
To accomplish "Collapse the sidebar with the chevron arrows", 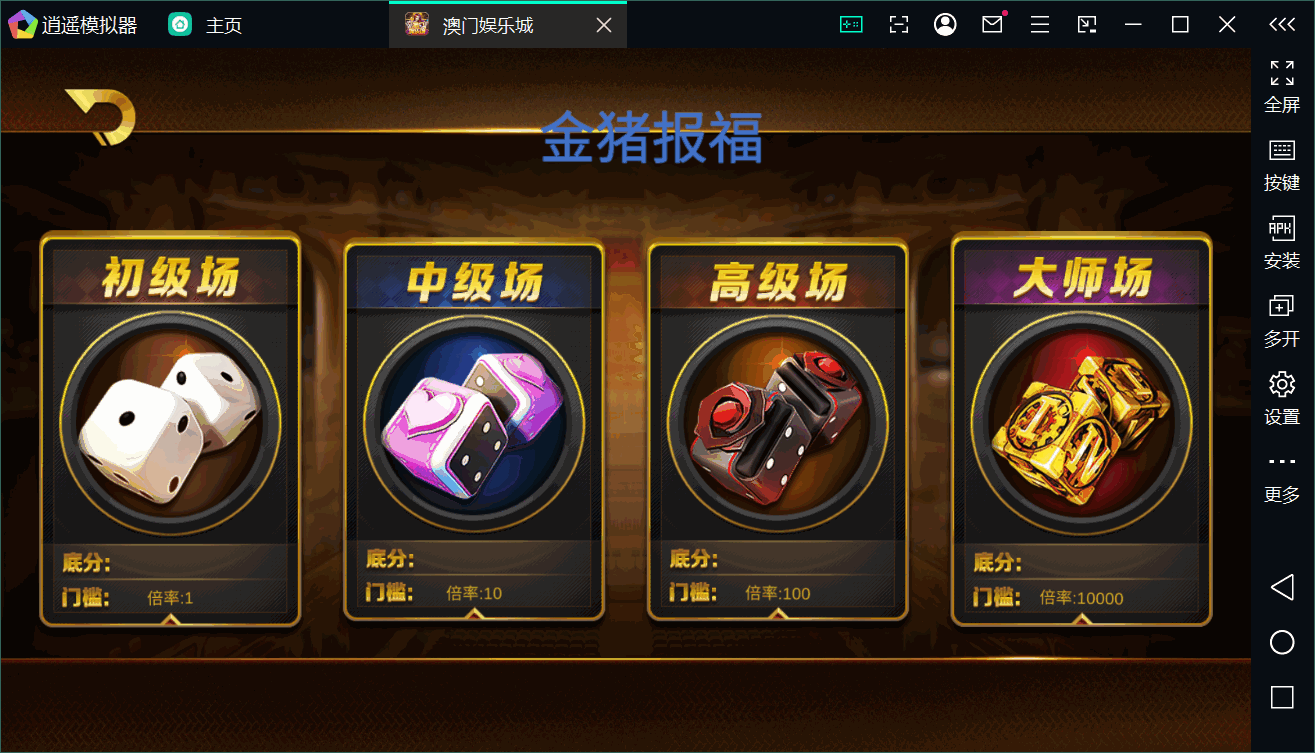I will (x=1283, y=24).
